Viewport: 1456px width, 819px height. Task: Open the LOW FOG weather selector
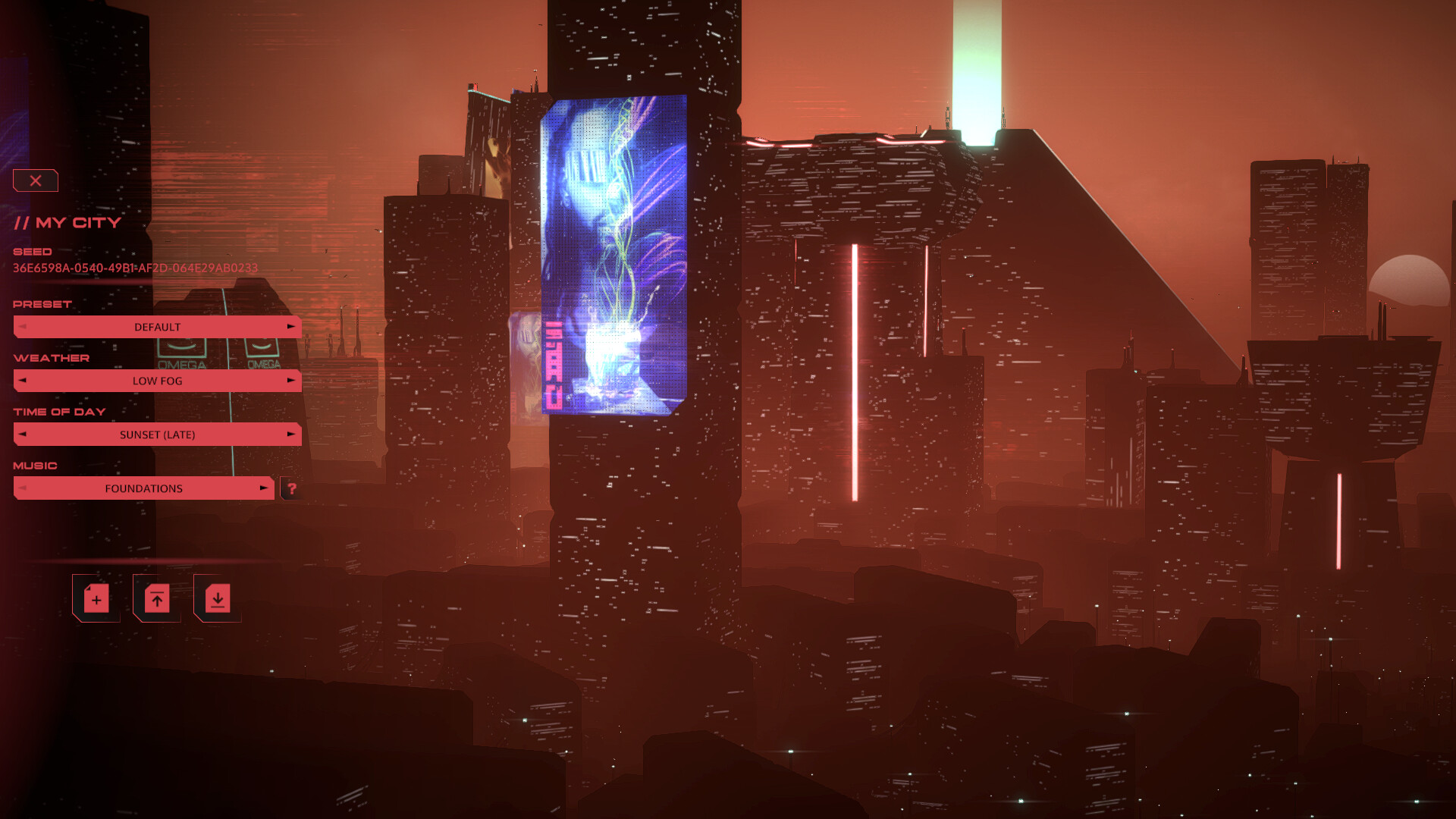[x=157, y=381]
